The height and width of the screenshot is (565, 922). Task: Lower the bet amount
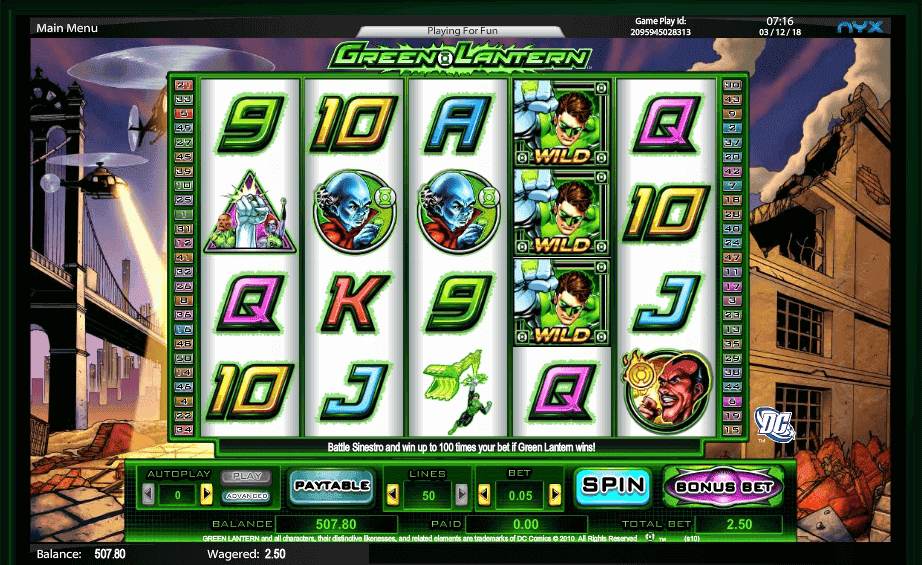pyautogui.click(x=484, y=494)
